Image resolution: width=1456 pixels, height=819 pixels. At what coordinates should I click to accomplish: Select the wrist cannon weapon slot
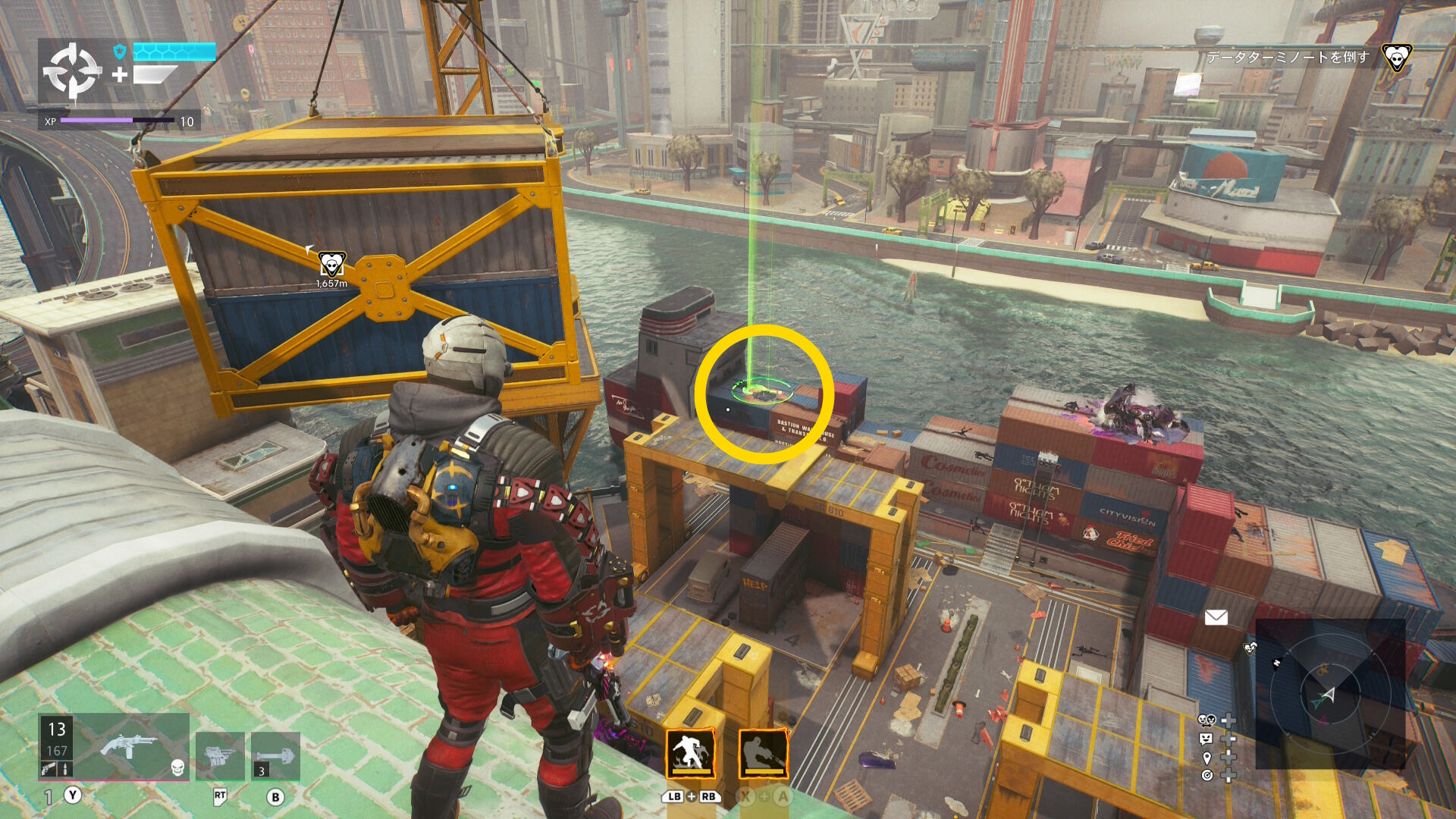(220, 755)
